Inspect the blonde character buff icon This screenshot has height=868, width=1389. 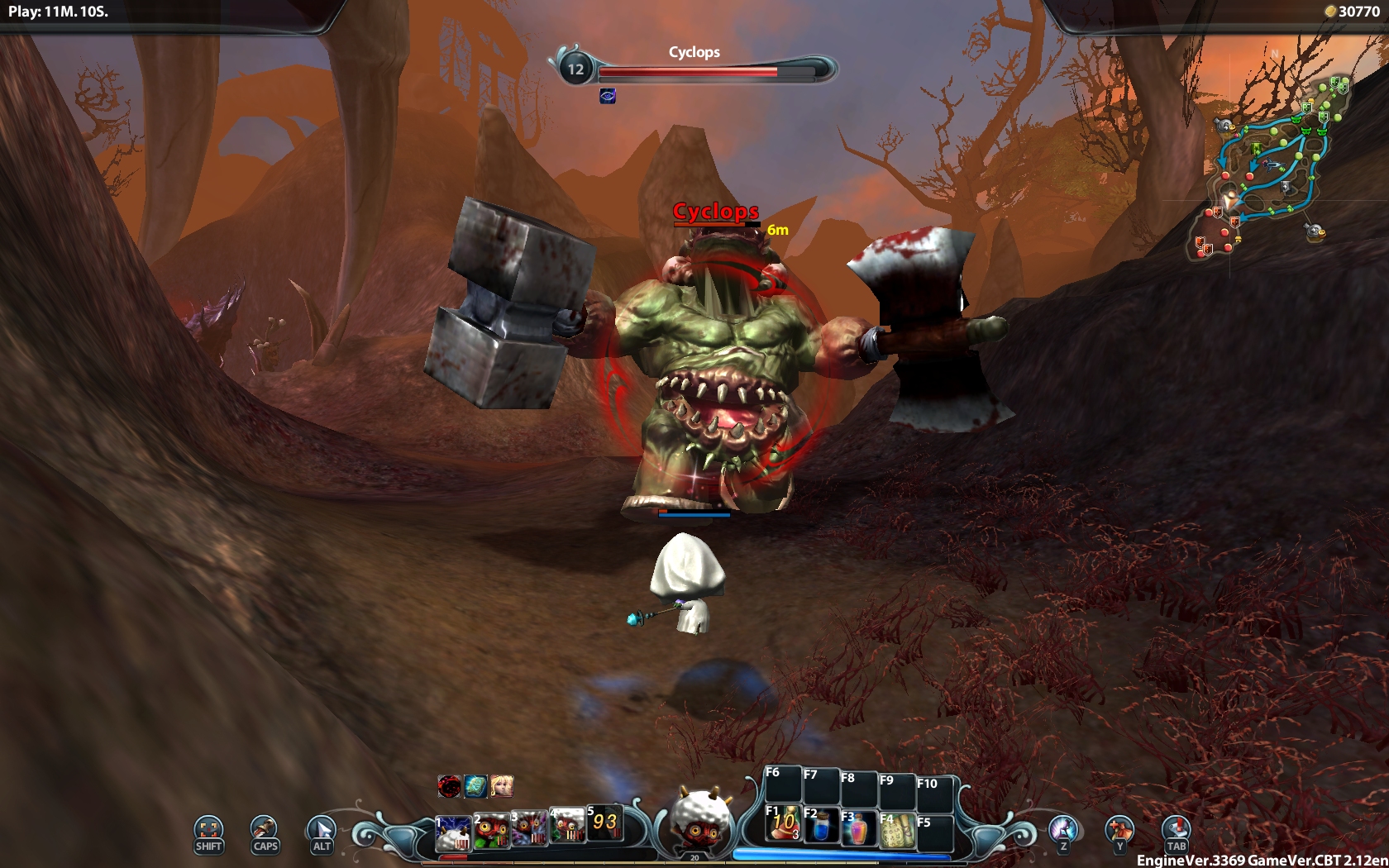(502, 785)
